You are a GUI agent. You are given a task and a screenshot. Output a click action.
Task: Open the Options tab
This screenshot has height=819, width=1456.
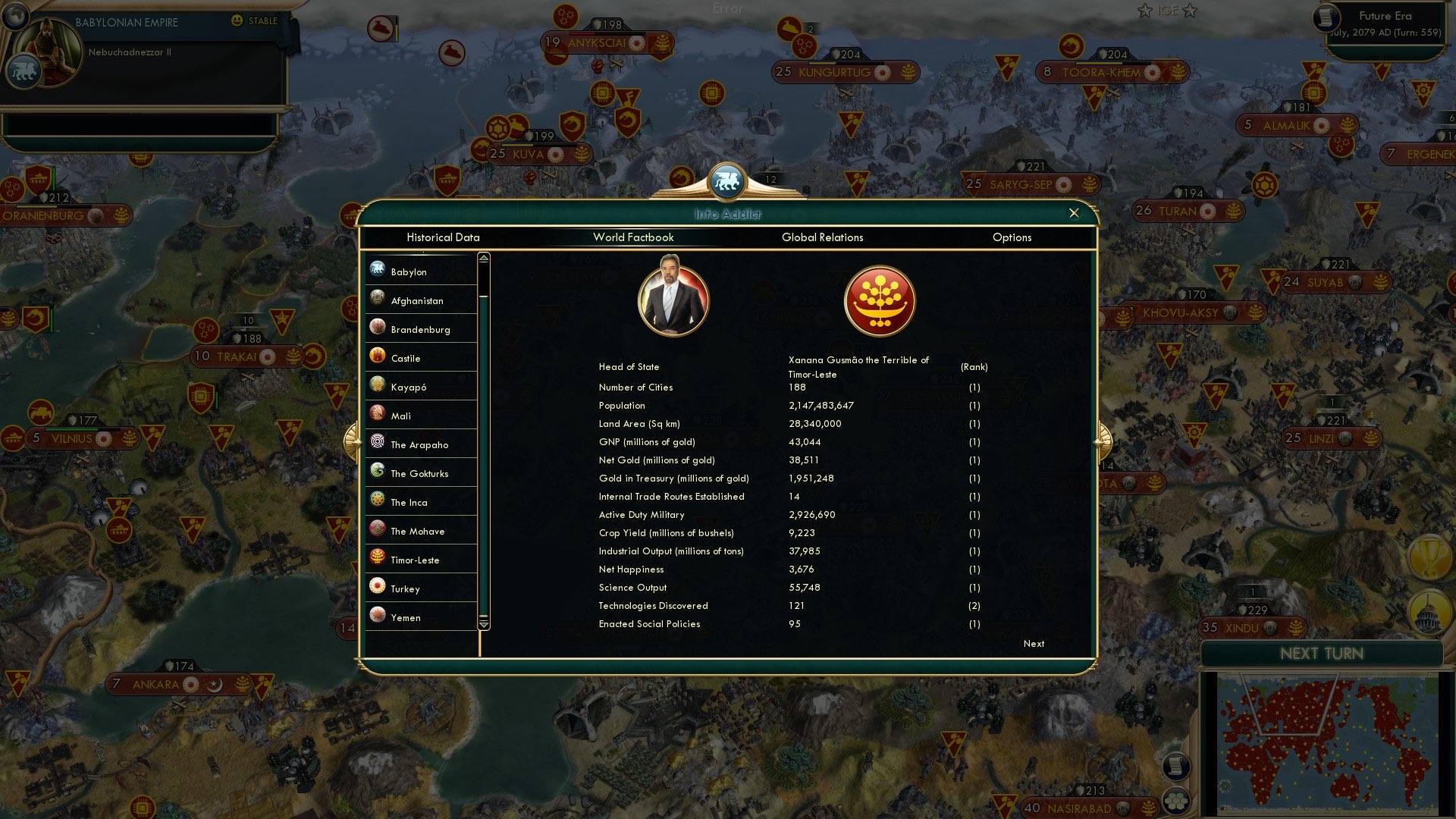pyautogui.click(x=1012, y=237)
